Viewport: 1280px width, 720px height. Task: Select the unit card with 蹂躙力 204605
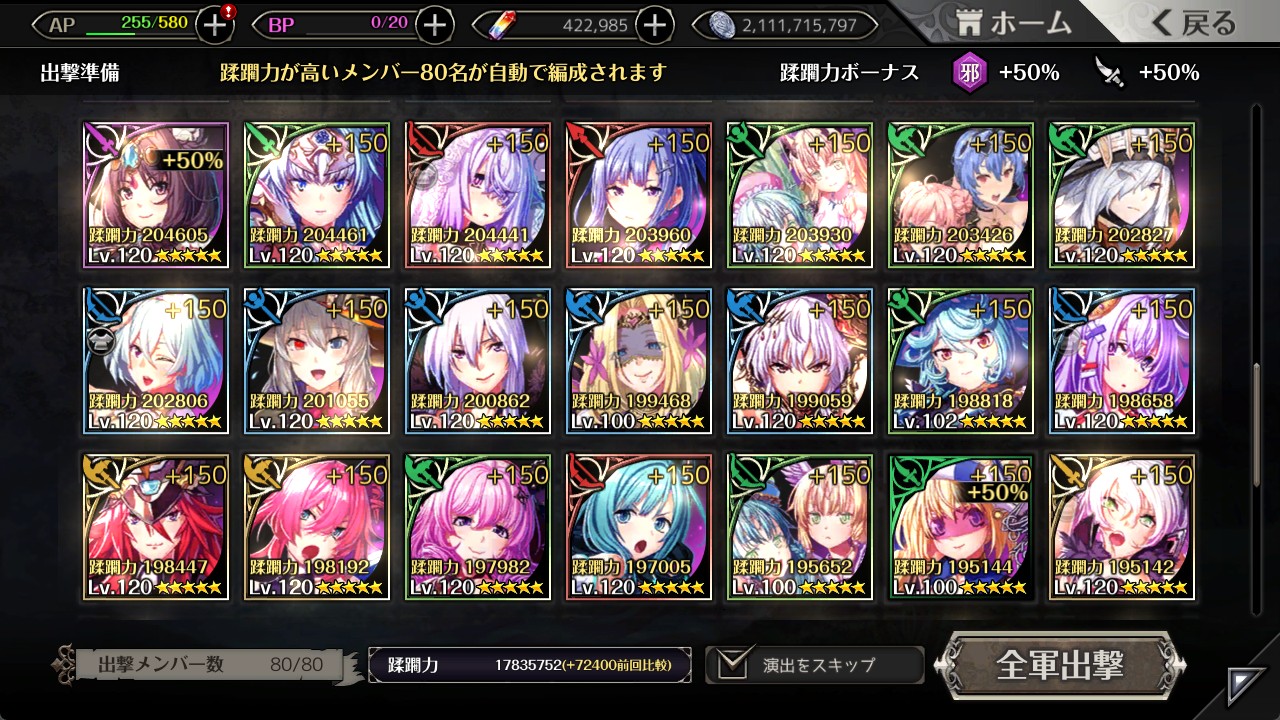click(156, 195)
